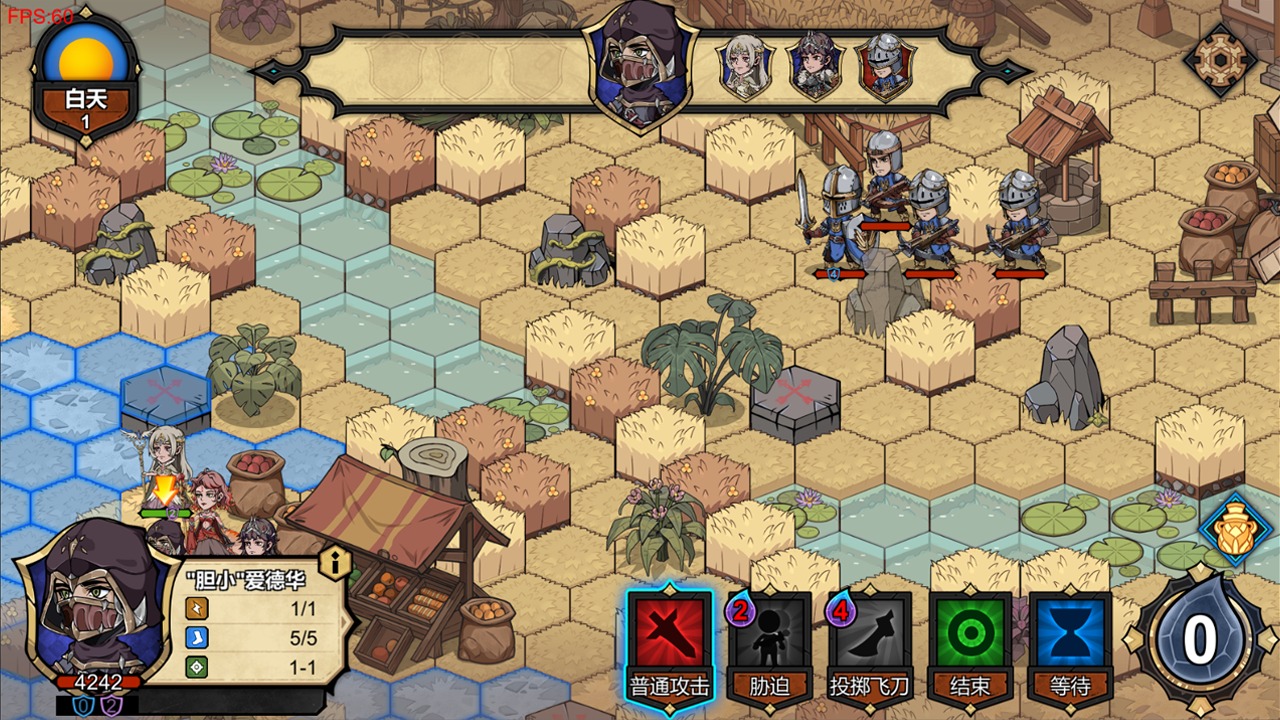The width and height of the screenshot is (1280, 720).
Task: Click the energy crystal counter orb
Action: click(1199, 640)
